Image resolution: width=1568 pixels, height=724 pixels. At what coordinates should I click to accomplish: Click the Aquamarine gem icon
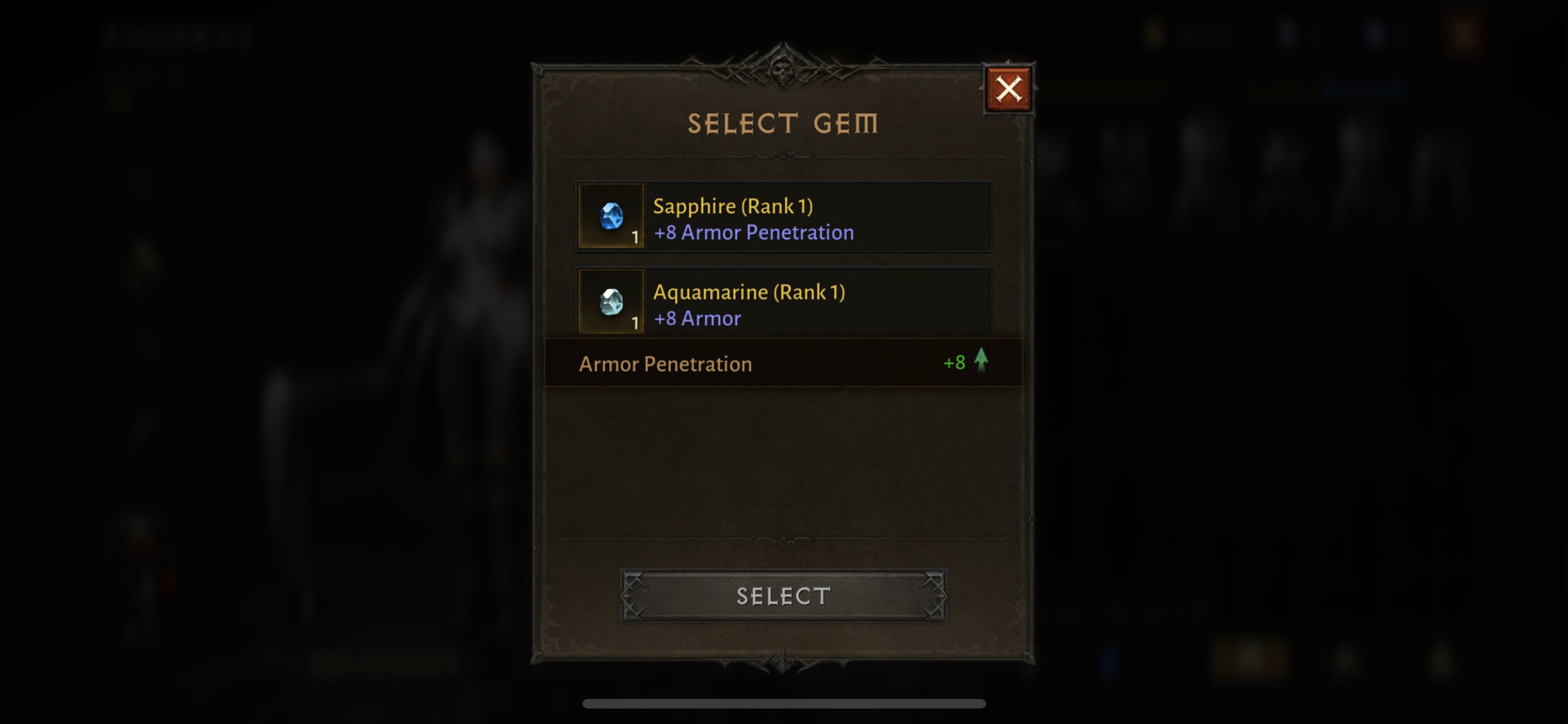[611, 304]
